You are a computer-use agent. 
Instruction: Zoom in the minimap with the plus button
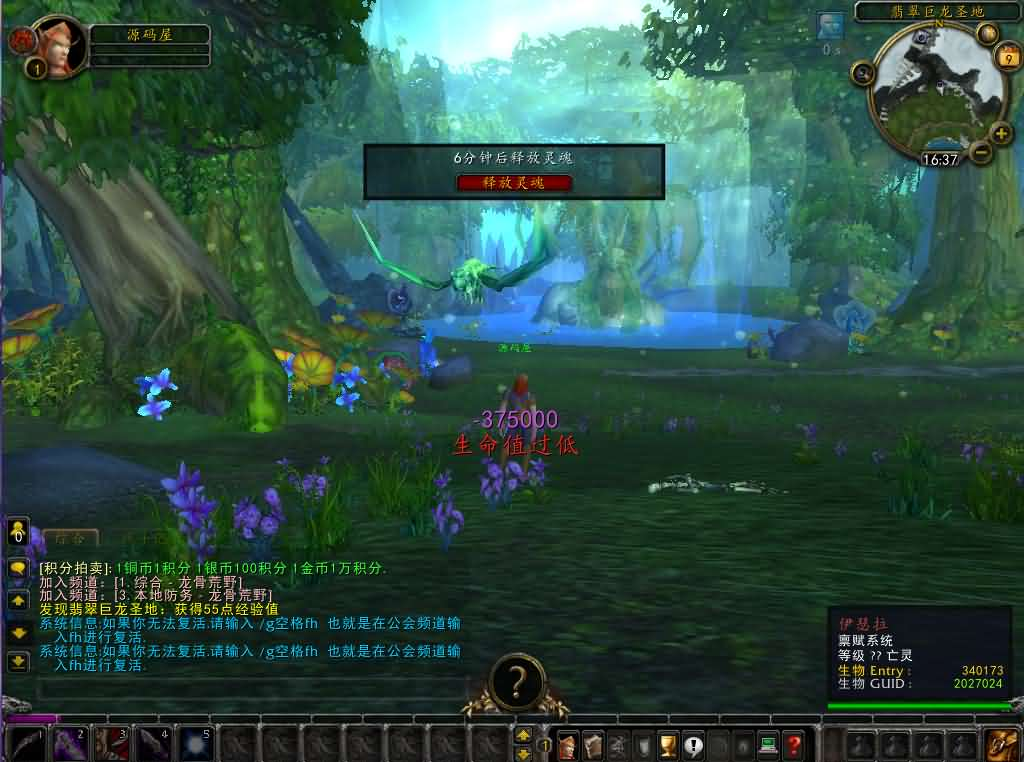pos(1001,132)
